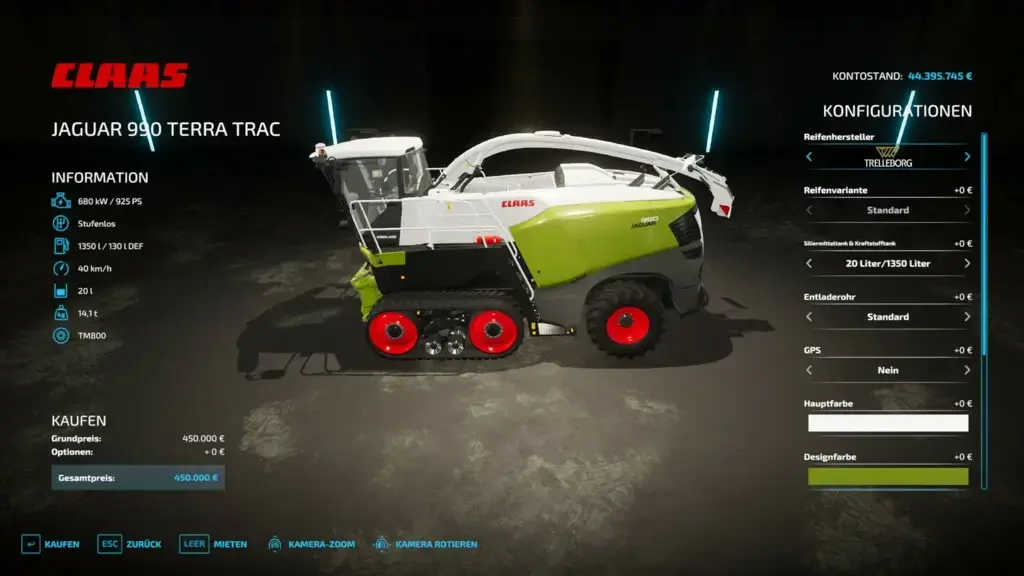The image size is (1024, 576).
Task: Toggle GPS to next value
Action: coord(967,370)
